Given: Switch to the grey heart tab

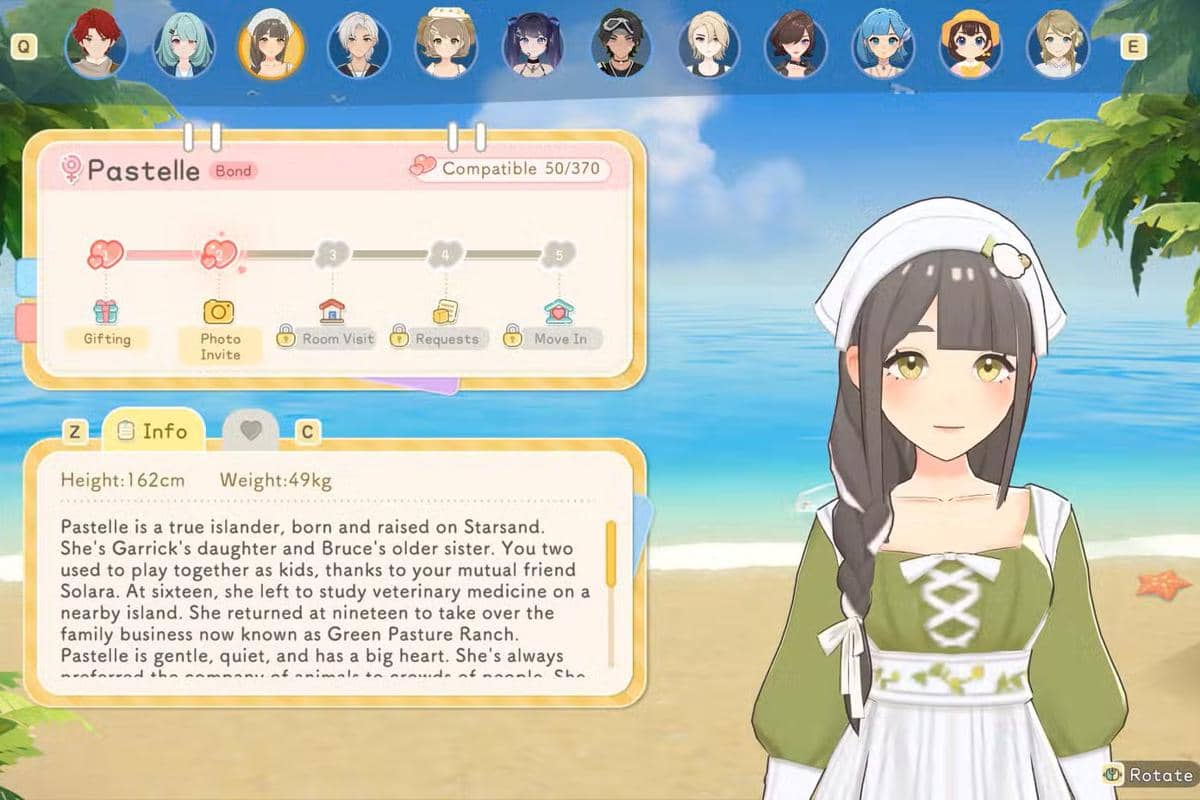Looking at the screenshot, I should point(250,431).
